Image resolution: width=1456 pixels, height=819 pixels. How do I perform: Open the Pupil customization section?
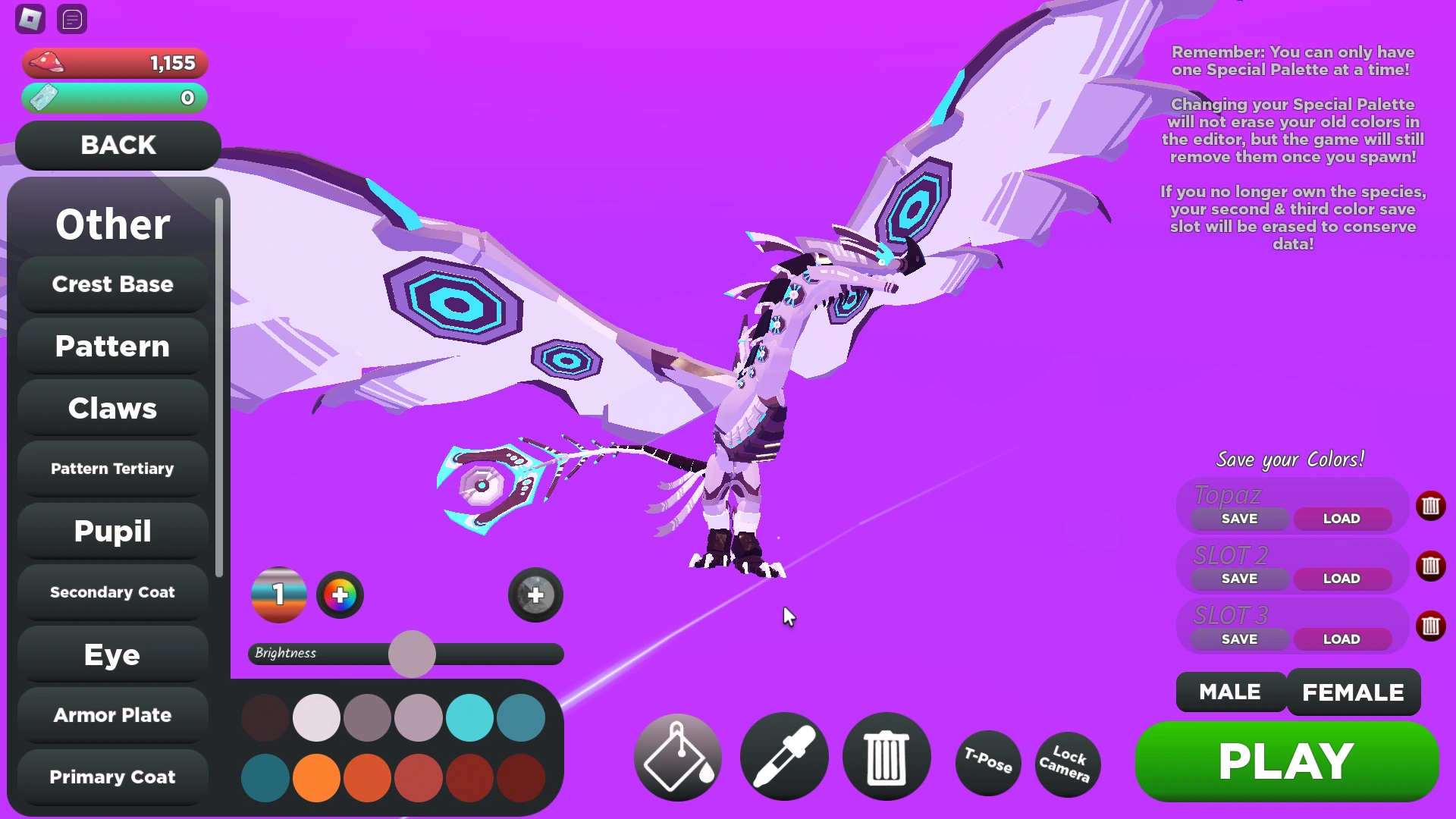[111, 531]
